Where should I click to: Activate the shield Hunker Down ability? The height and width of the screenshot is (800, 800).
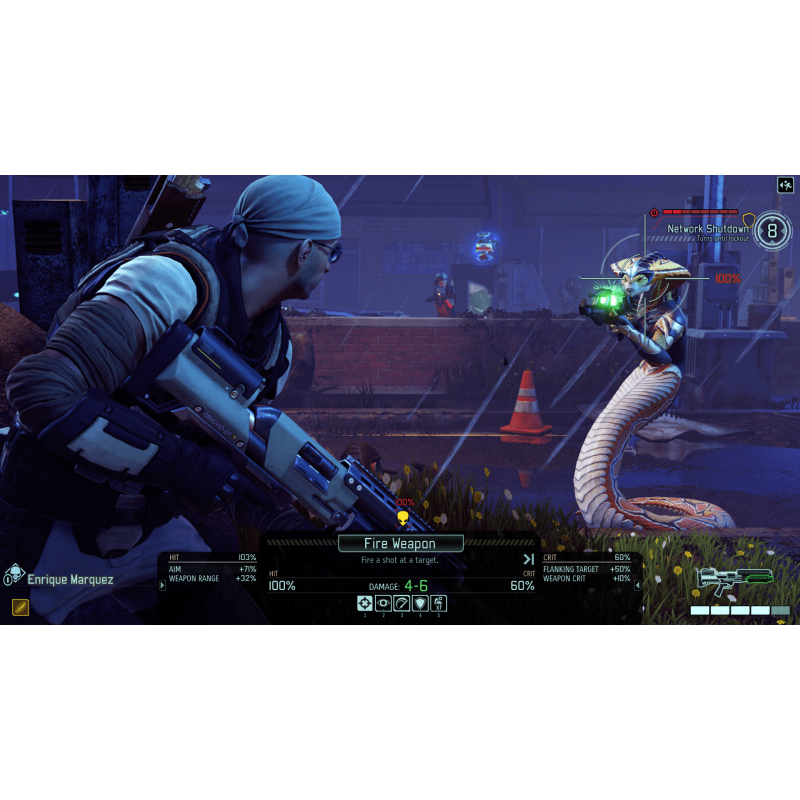point(420,603)
